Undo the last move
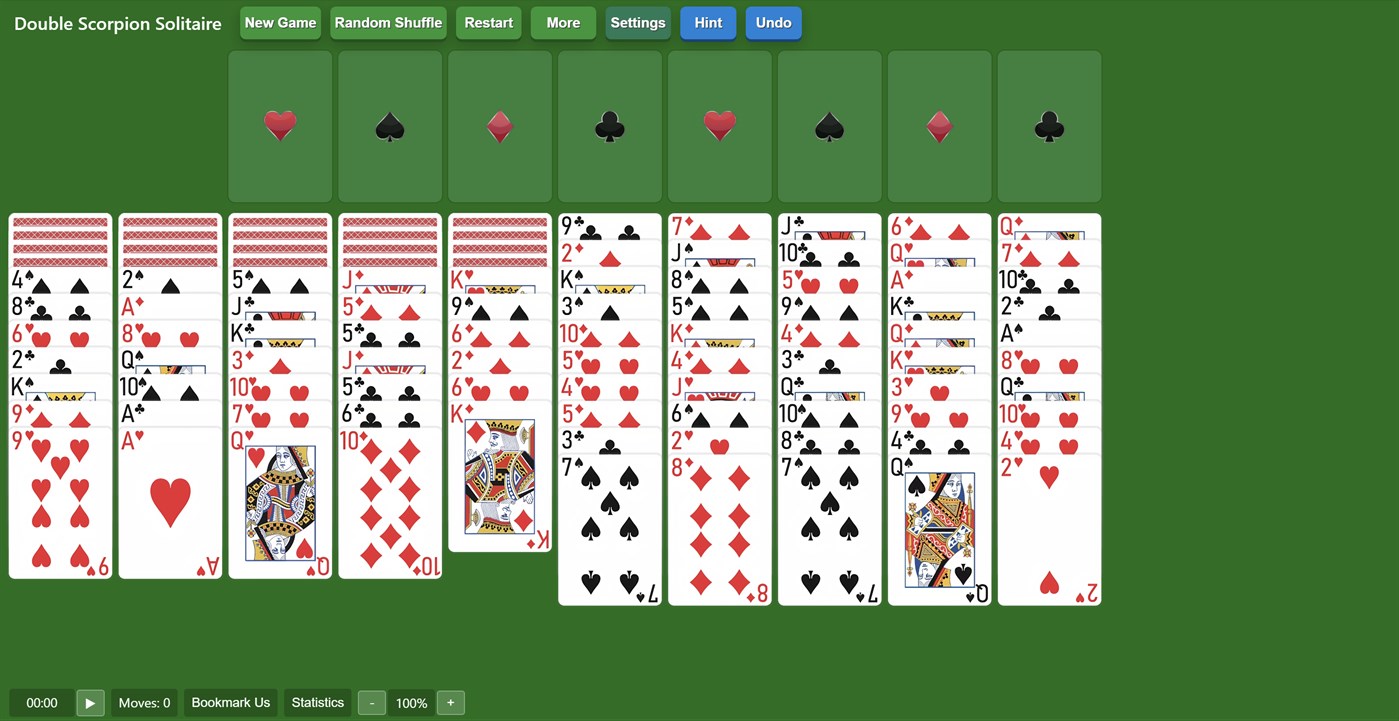This screenshot has width=1399, height=721. 773,22
